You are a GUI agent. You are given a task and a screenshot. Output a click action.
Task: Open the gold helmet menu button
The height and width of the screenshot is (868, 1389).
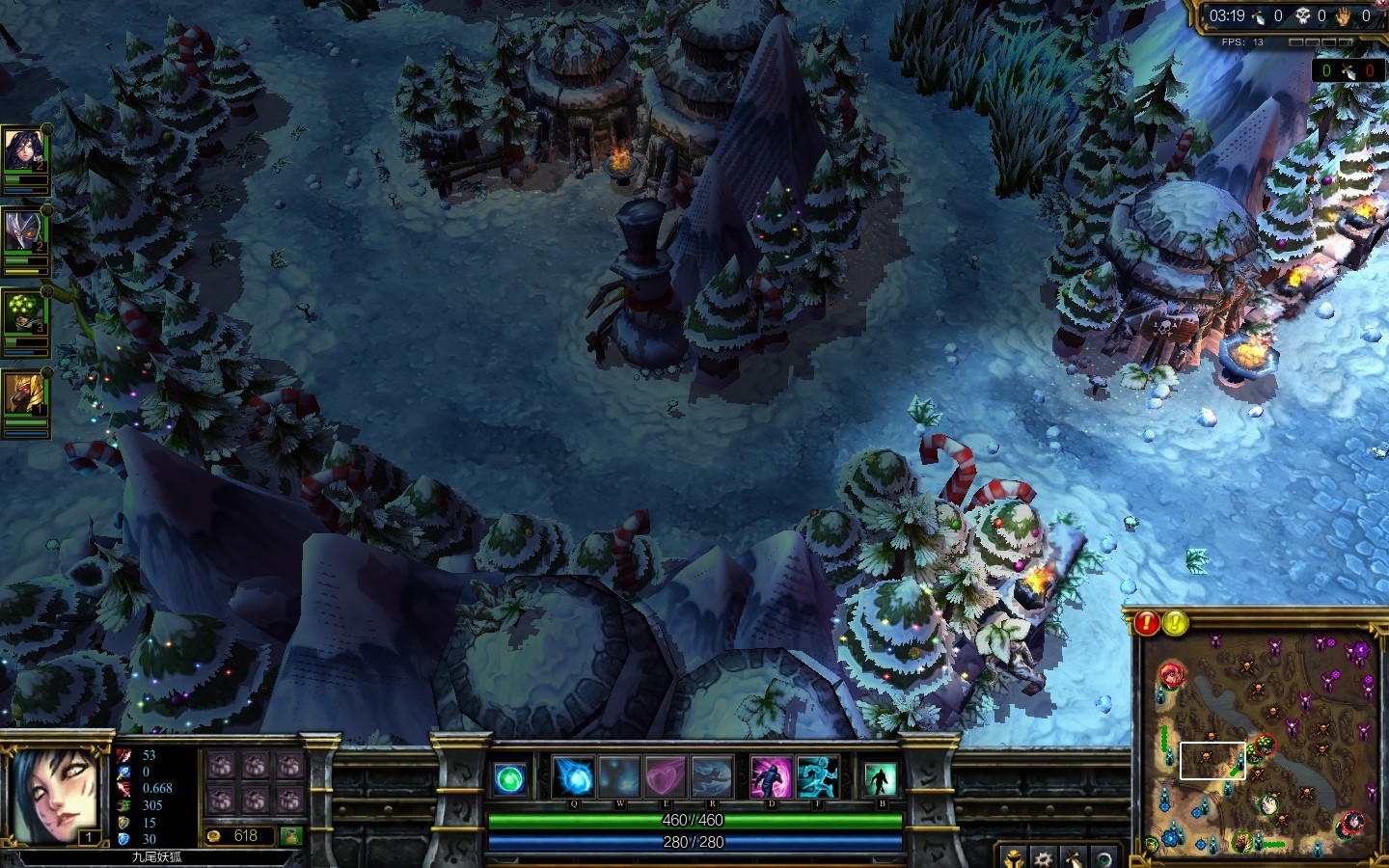coord(1014,857)
